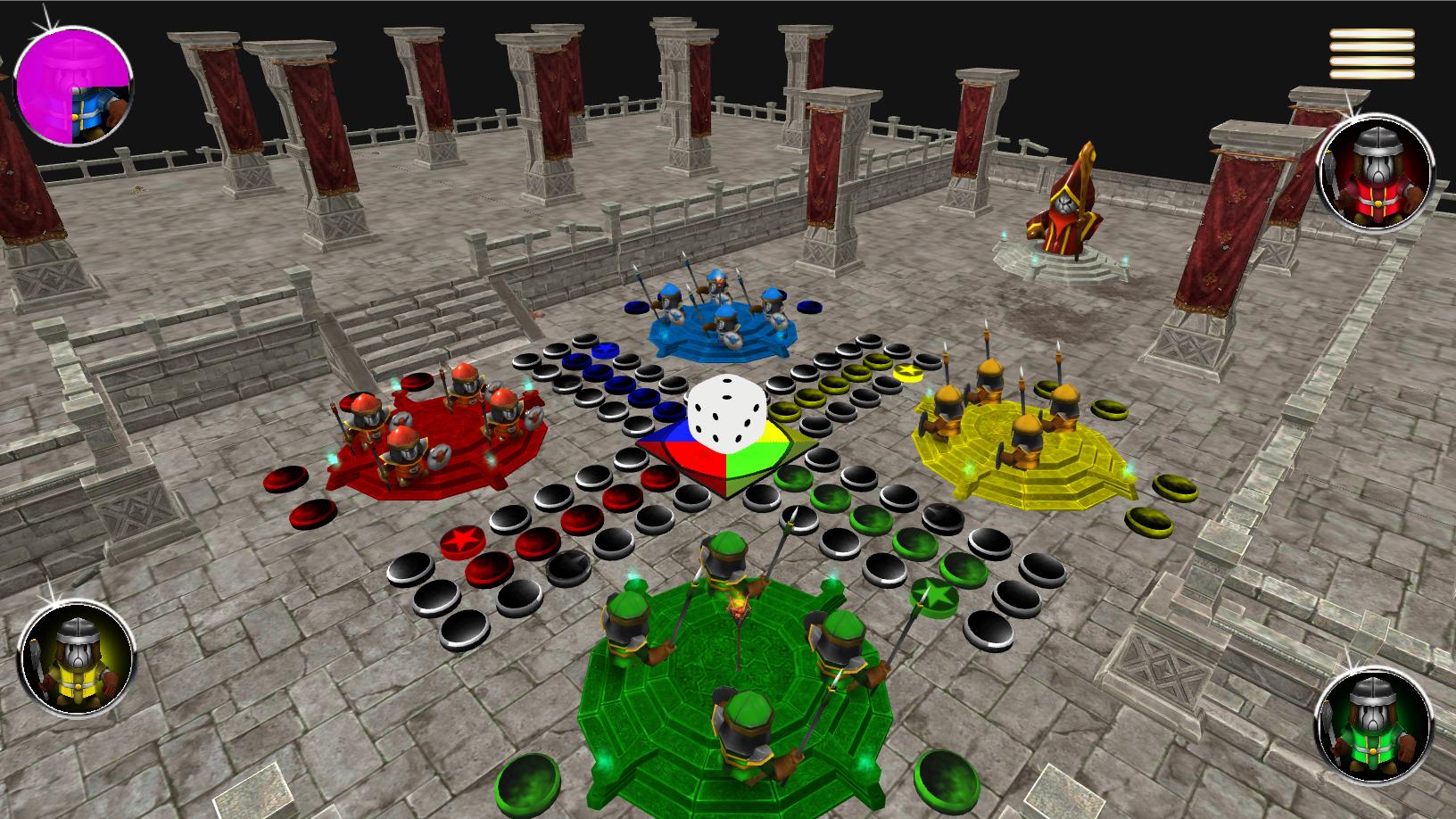Click the green player avatar in the bottom-right corner
Screen dimensions: 1456x819
point(1374,723)
